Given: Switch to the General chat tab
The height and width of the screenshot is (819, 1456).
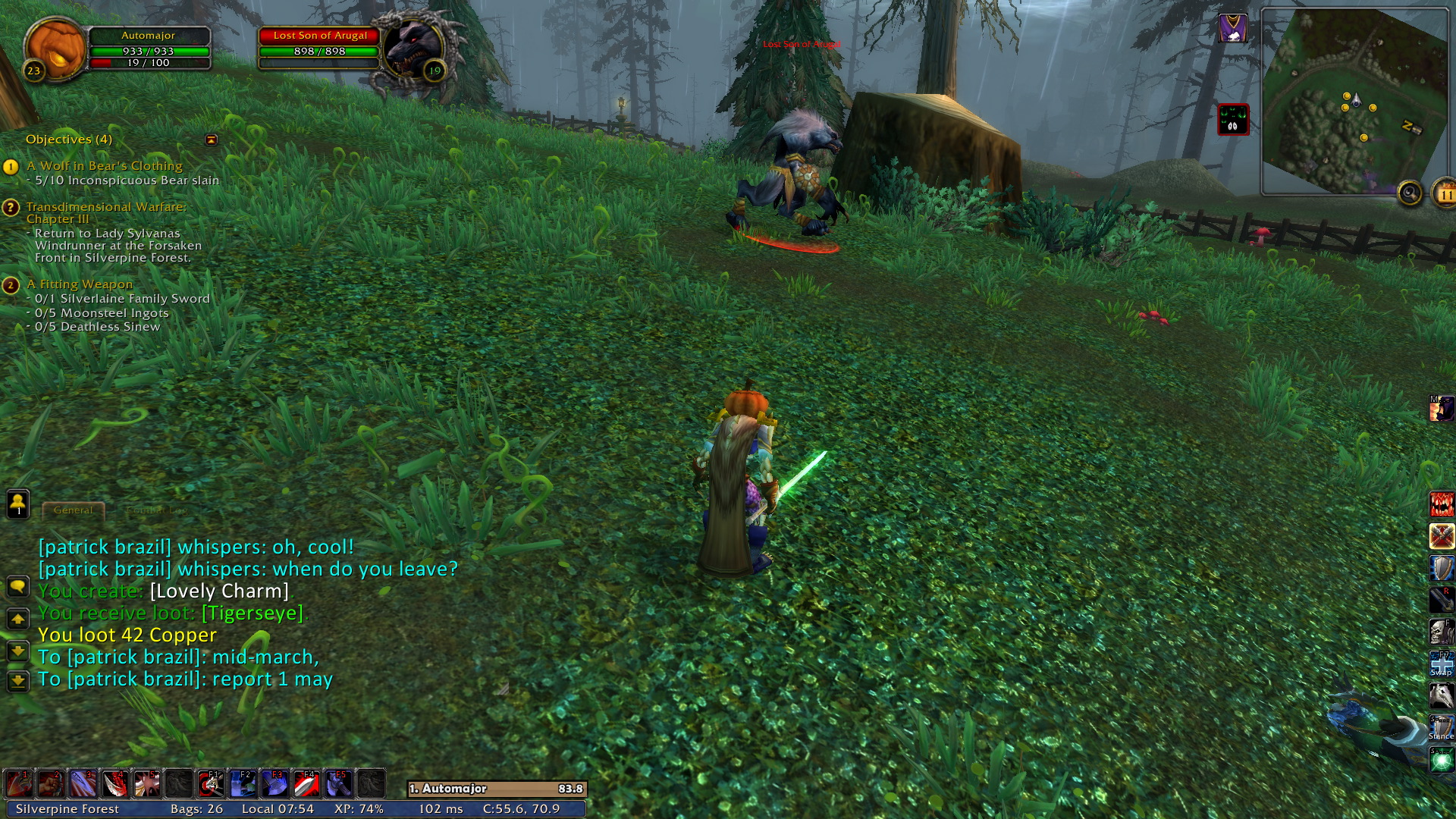Looking at the screenshot, I should tap(73, 510).
